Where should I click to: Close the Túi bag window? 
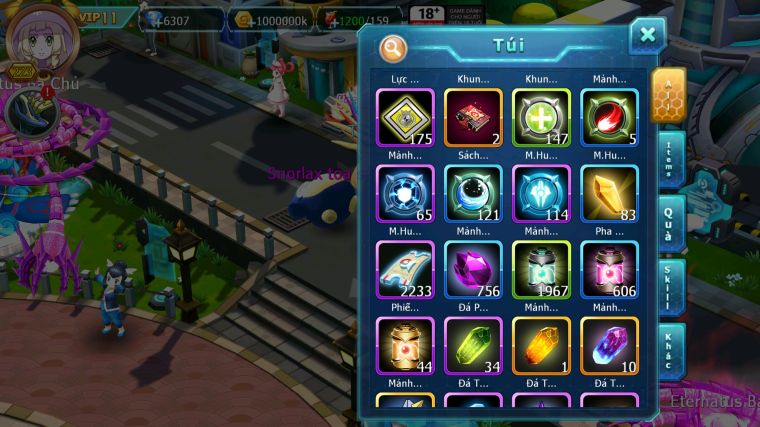click(647, 36)
